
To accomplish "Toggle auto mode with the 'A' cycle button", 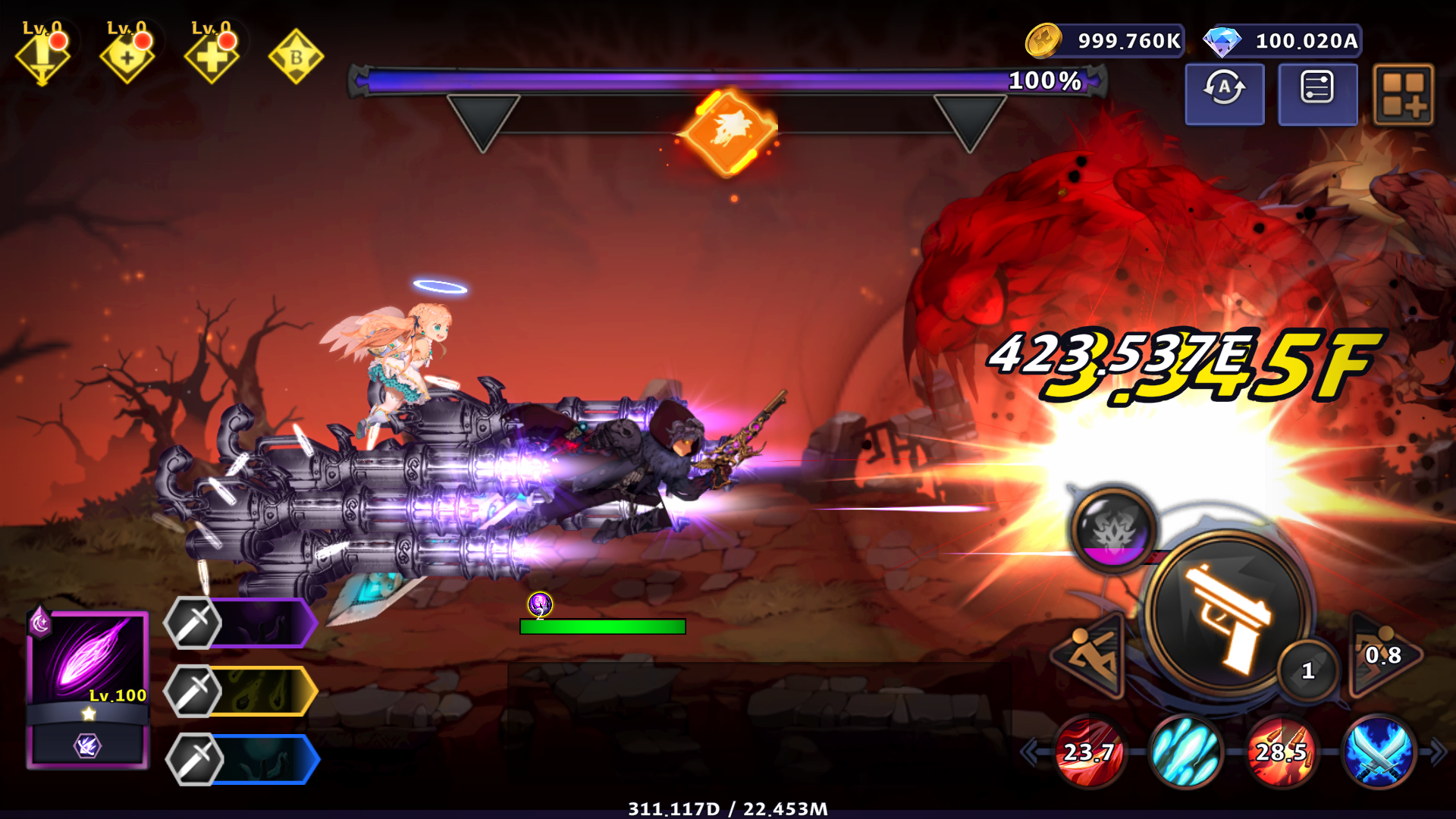I will point(1223,93).
